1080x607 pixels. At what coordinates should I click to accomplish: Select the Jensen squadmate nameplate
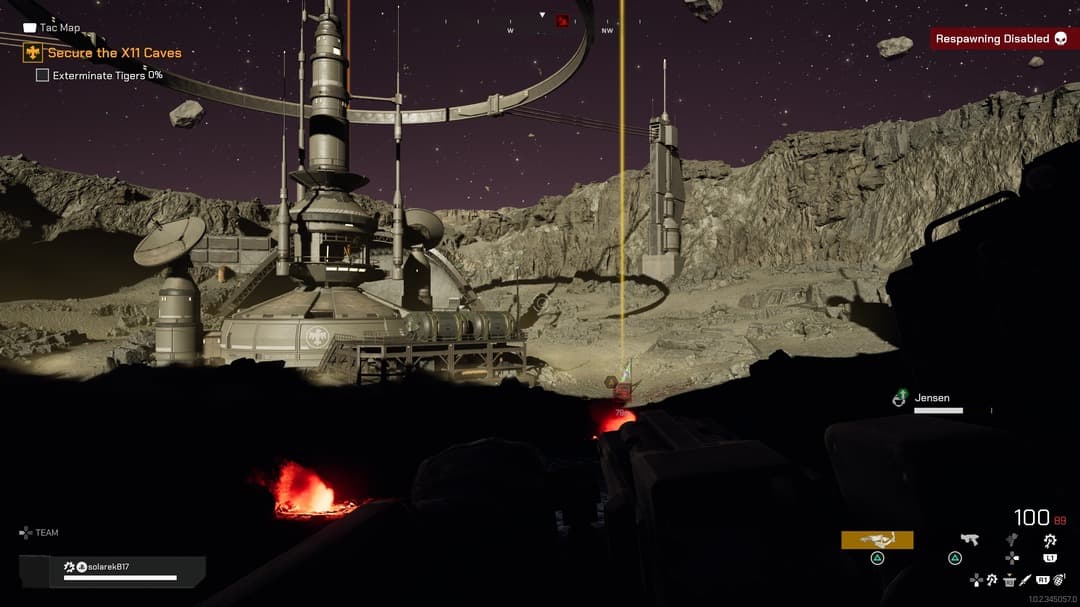[932, 399]
